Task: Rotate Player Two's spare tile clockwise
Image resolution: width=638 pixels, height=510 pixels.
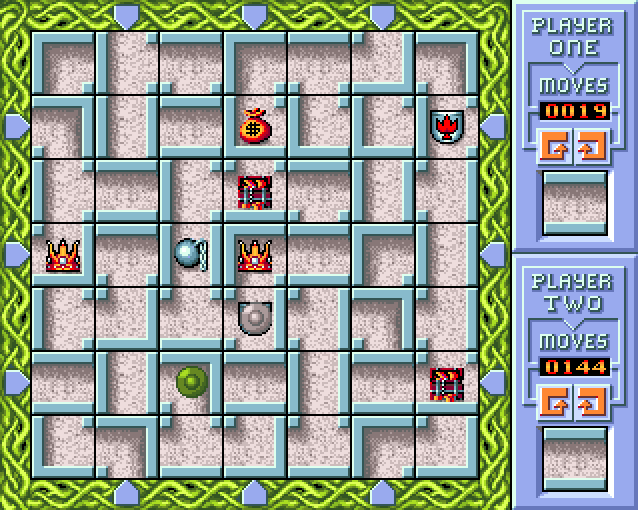Action: click(x=589, y=403)
